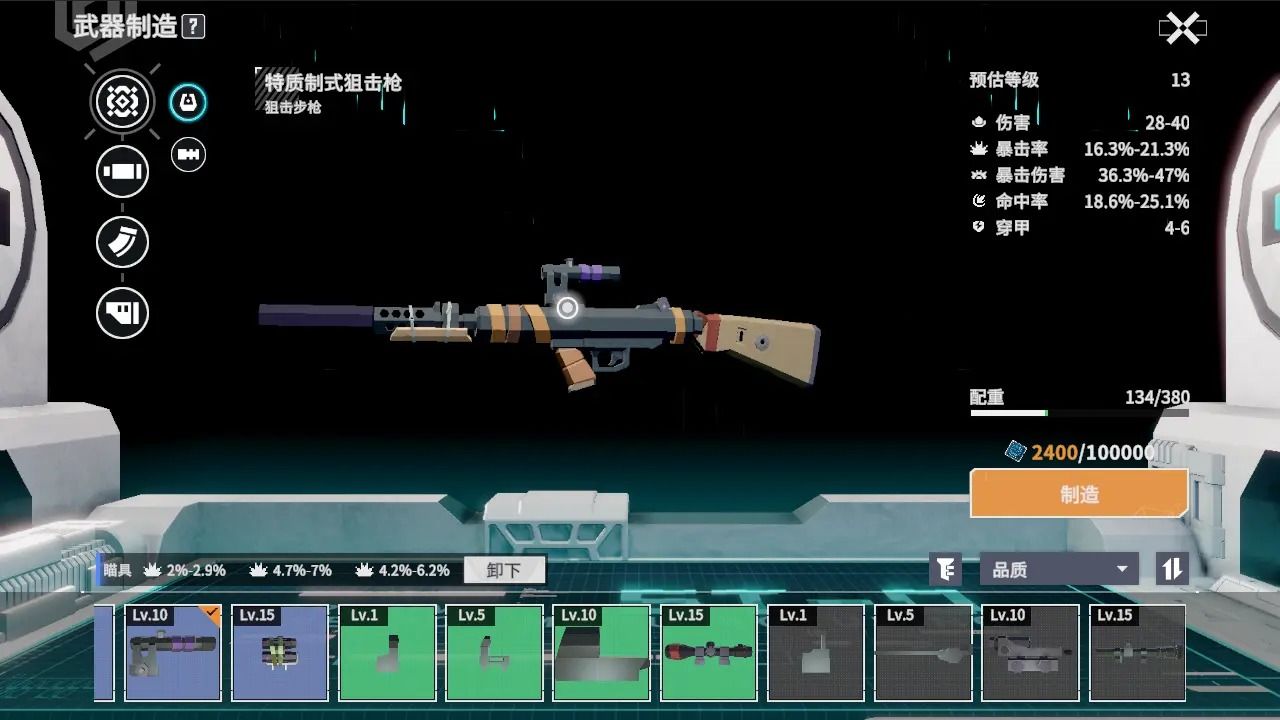Select the Lv.15 green red-tipped scope
The height and width of the screenshot is (720, 1280).
pyautogui.click(x=708, y=652)
